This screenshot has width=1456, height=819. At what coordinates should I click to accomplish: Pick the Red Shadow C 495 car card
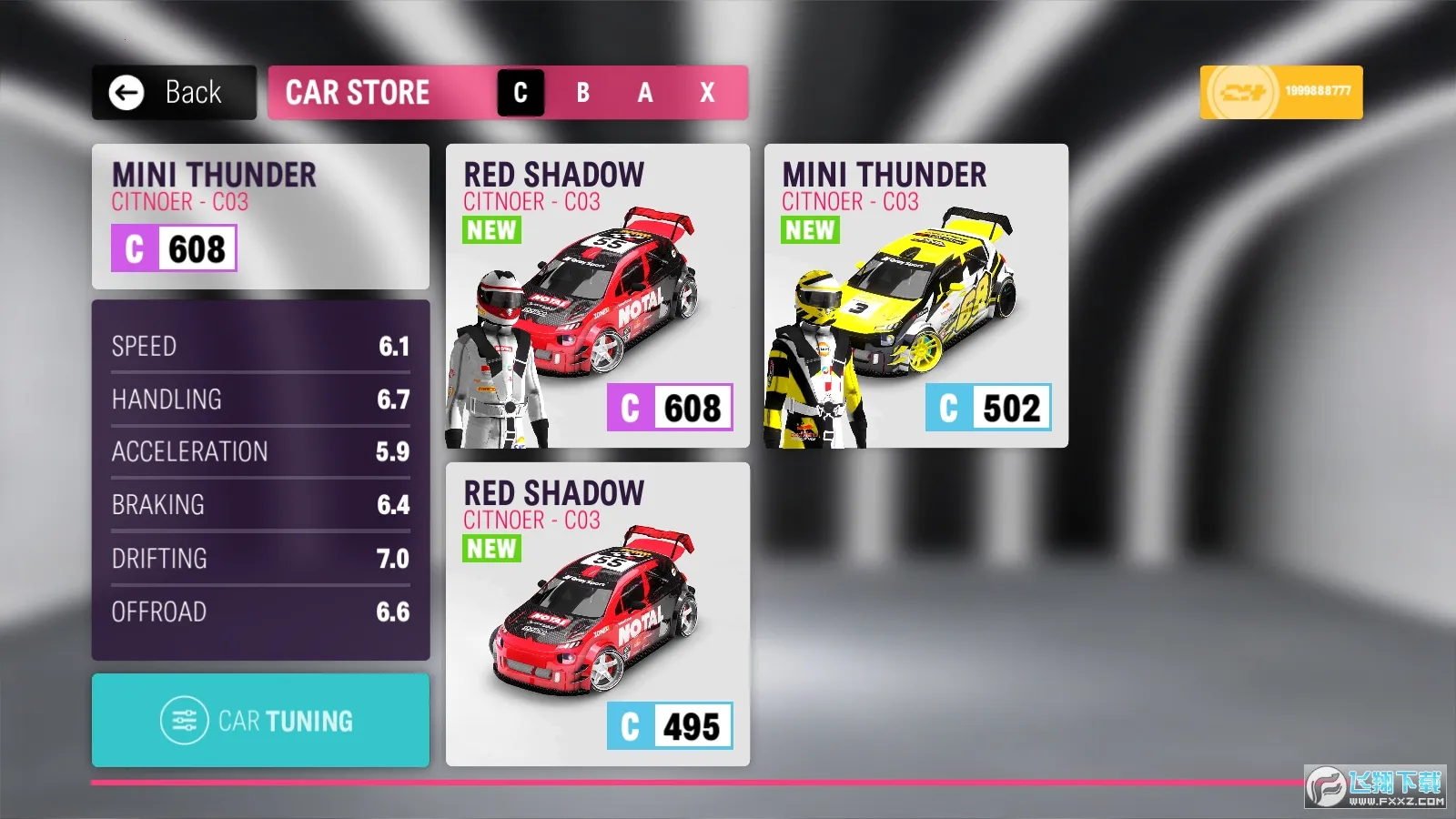click(x=598, y=614)
